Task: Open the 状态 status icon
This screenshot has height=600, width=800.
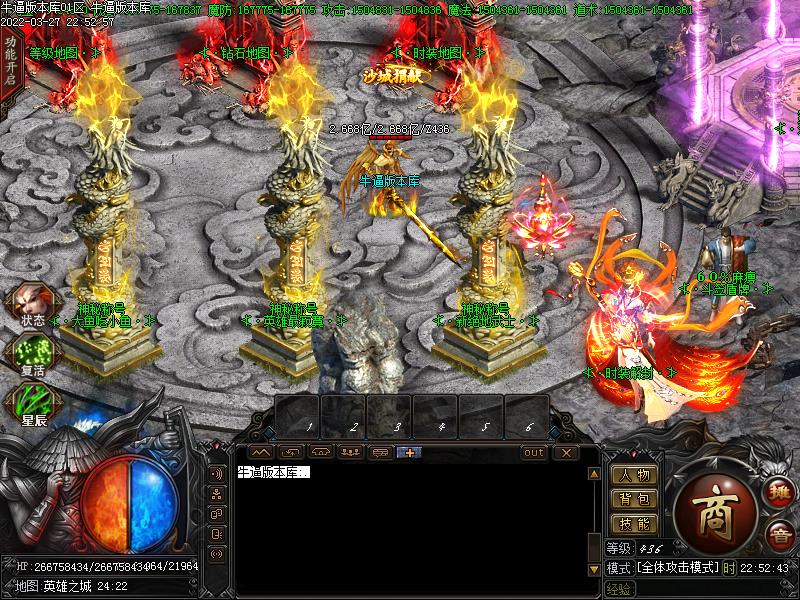Action: click(32, 303)
